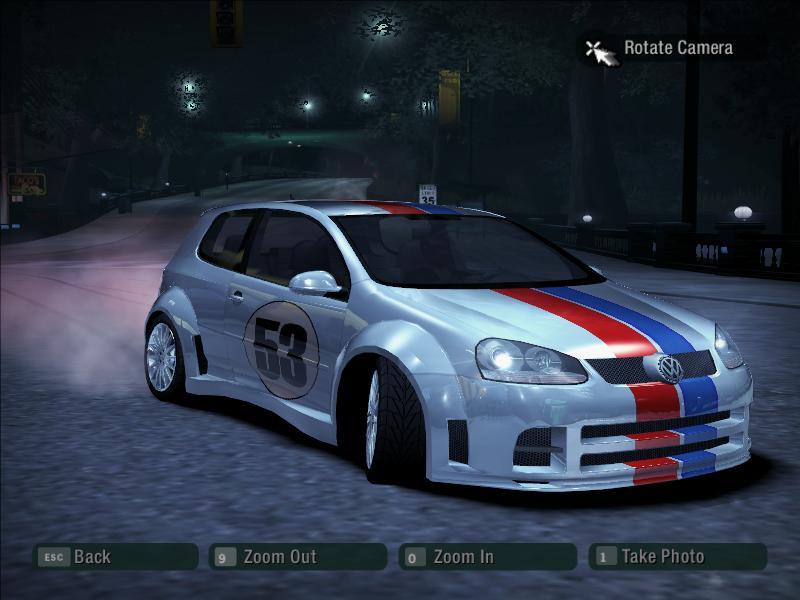Choose the Zoom In button
Viewport: 800px width, 600px height.
487,557
